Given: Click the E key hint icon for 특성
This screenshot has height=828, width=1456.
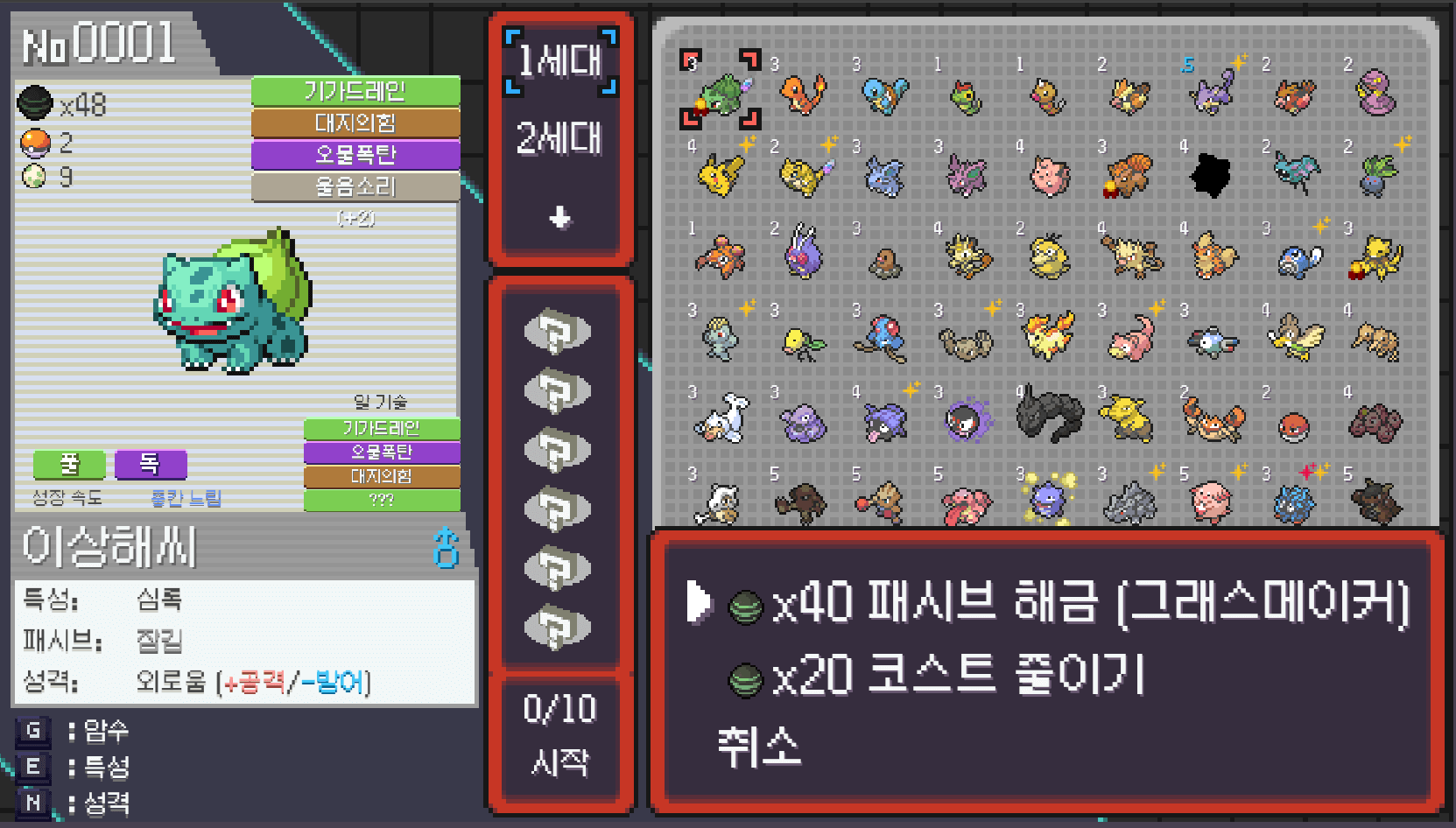Looking at the screenshot, I should pos(32,769).
